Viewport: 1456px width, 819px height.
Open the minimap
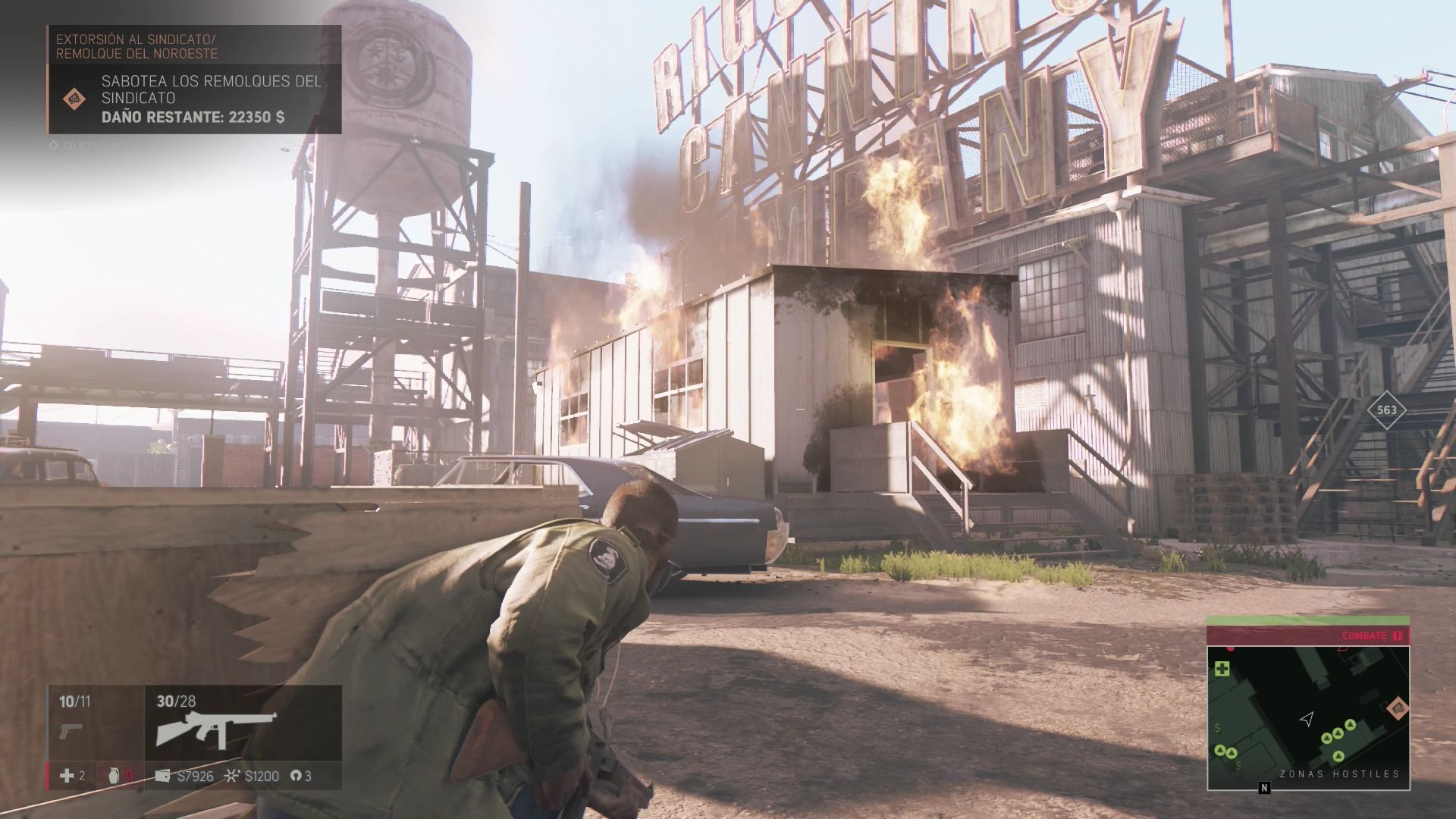tap(1308, 717)
